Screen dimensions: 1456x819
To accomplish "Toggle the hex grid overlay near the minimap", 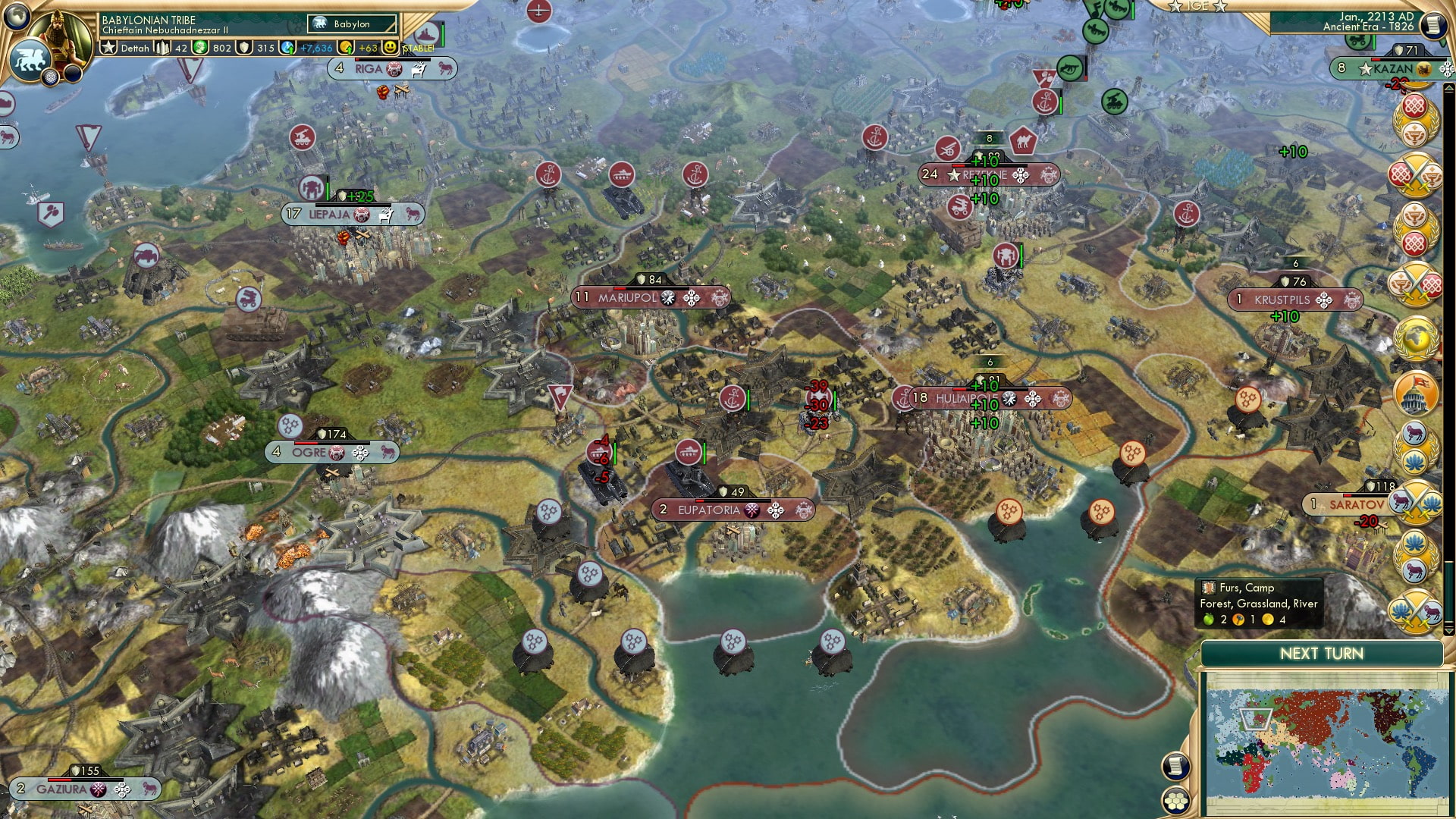I will (1175, 801).
